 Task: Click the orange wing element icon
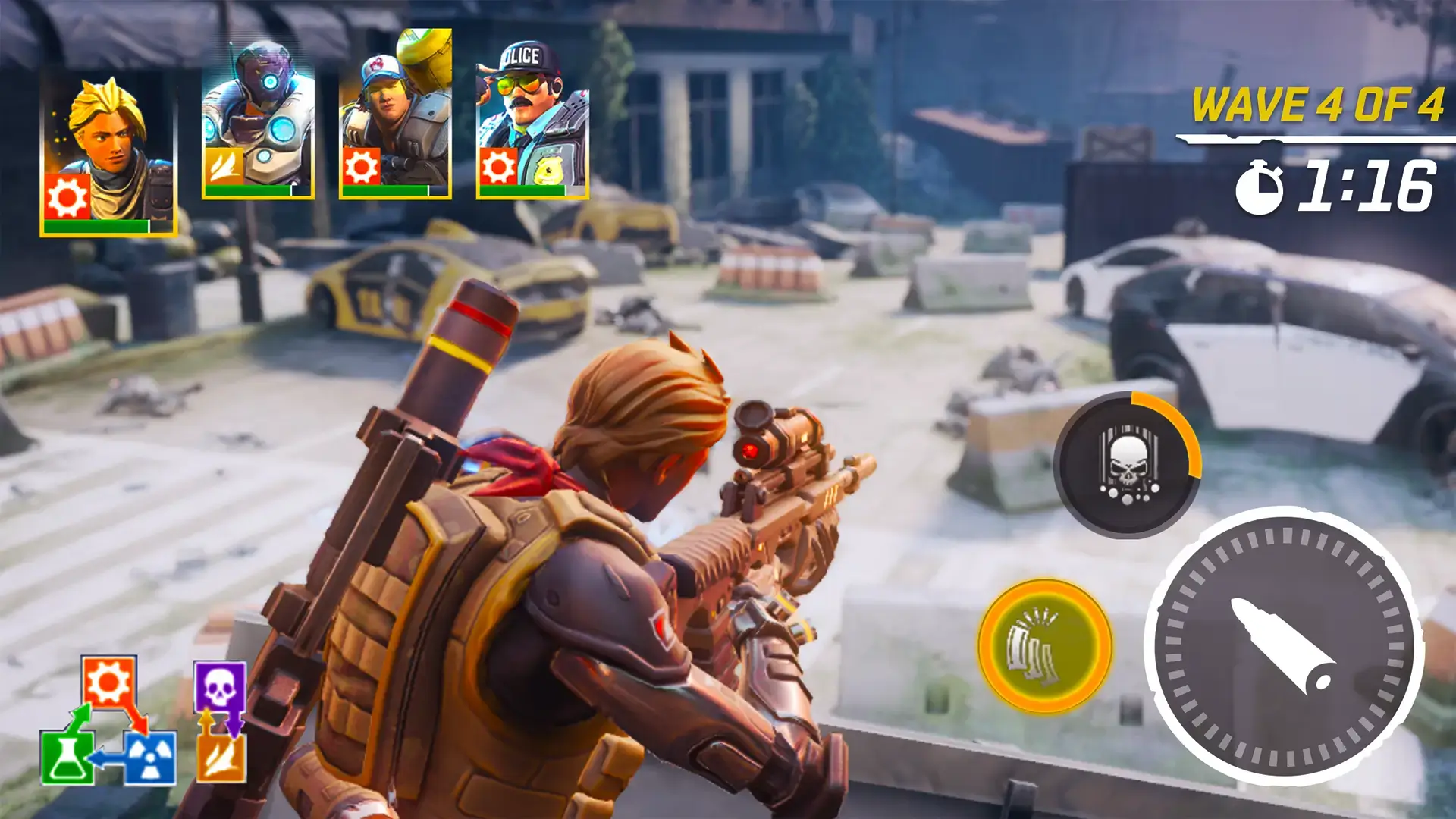coord(221,758)
